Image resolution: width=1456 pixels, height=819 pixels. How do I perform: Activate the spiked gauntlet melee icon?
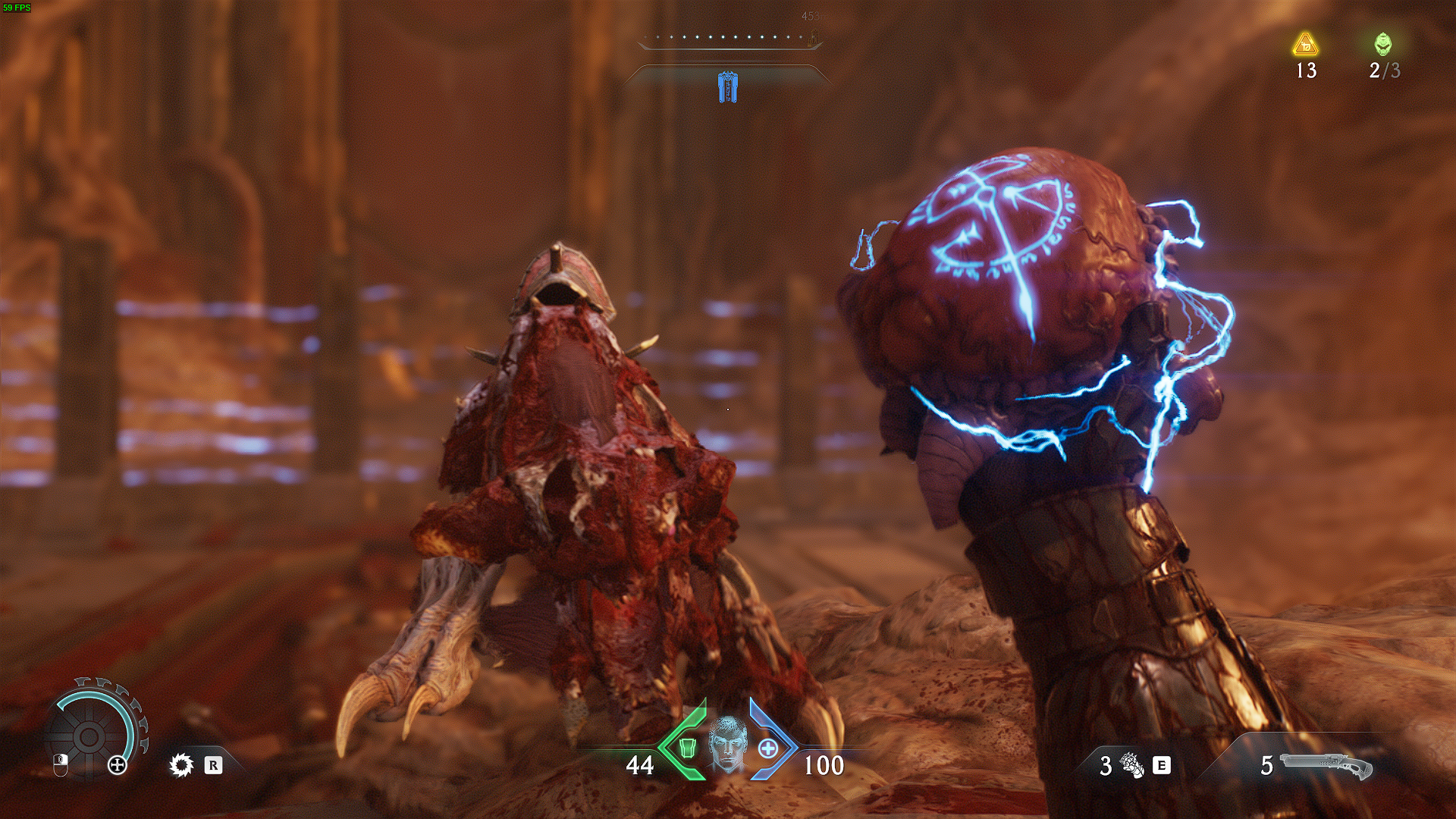tap(1133, 765)
